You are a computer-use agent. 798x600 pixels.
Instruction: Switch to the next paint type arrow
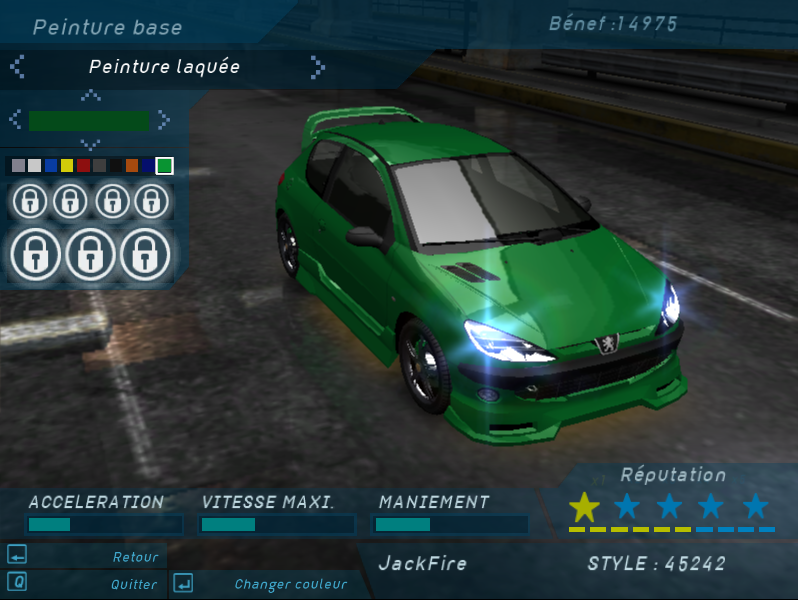(x=317, y=67)
